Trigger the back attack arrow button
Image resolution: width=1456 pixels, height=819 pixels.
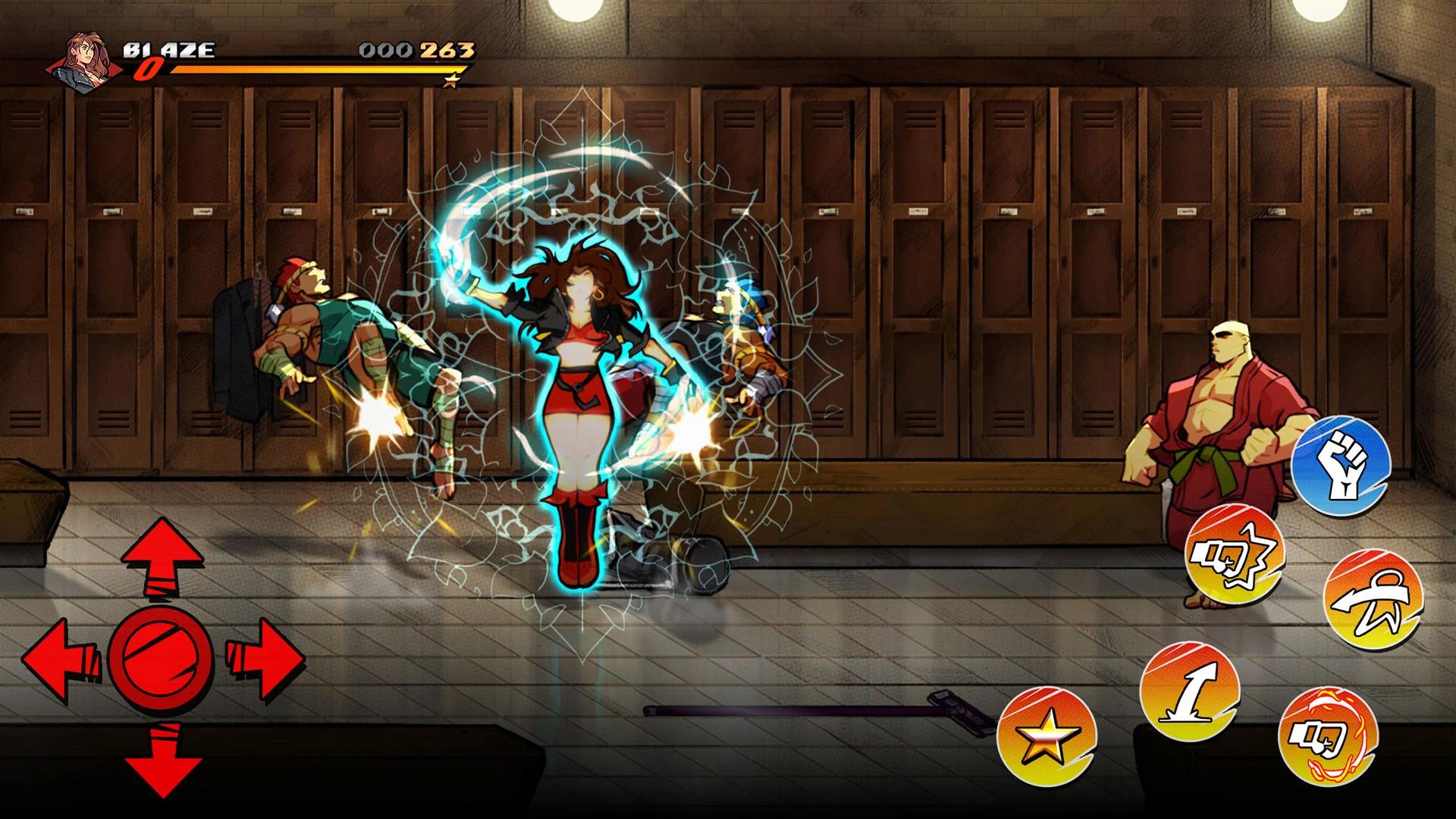1373,599
